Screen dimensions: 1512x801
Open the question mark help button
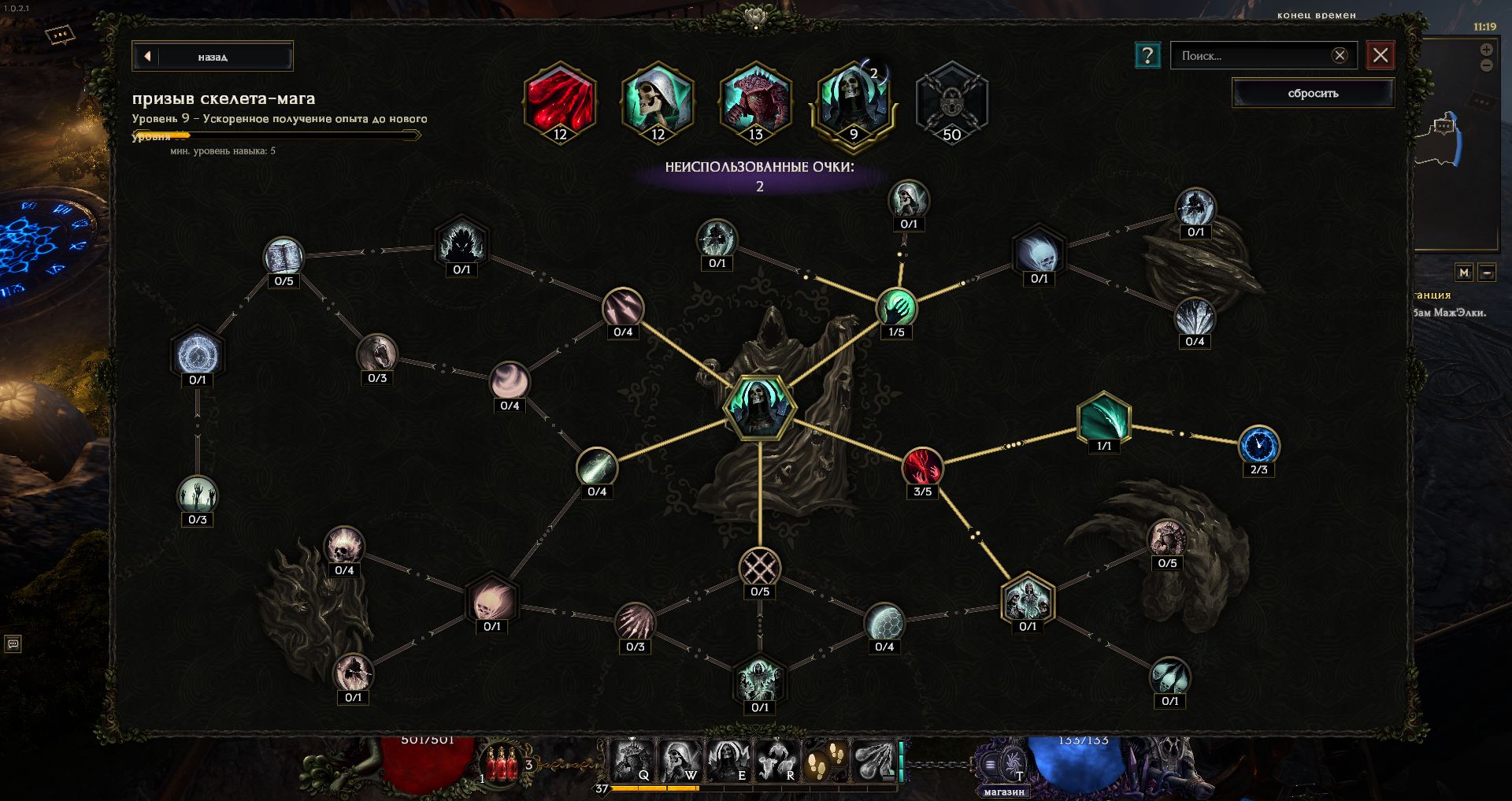click(1147, 55)
